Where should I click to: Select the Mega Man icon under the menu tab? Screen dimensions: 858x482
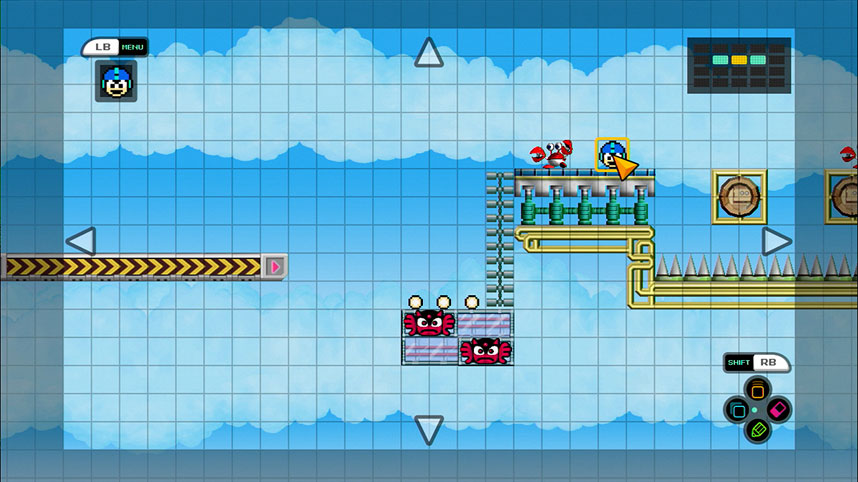tap(116, 81)
